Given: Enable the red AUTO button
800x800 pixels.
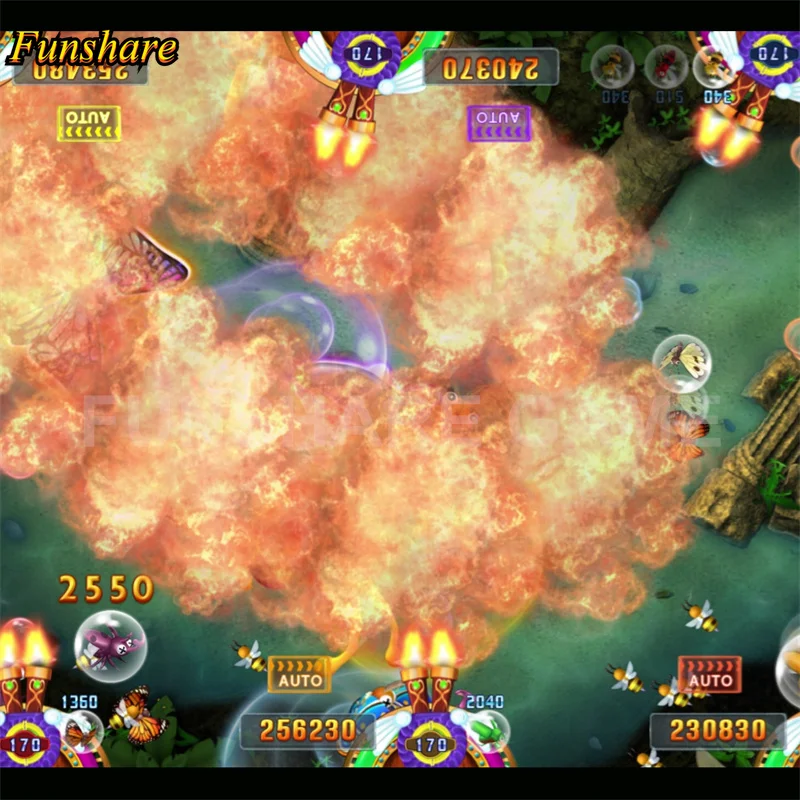Looking at the screenshot, I should (710, 675).
